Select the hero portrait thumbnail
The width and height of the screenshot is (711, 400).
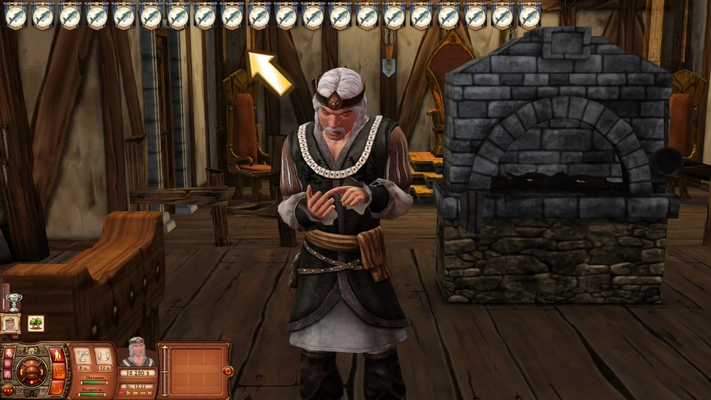[x=11, y=323]
